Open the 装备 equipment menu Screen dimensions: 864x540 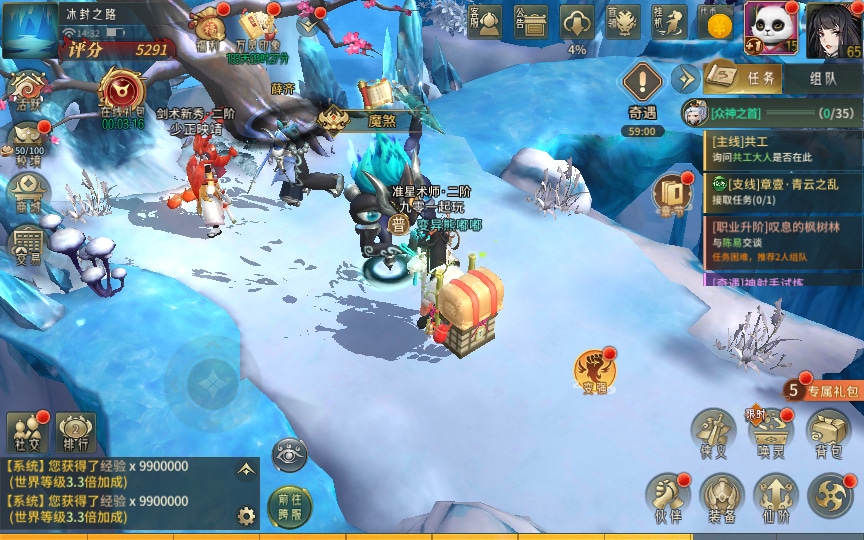click(721, 497)
